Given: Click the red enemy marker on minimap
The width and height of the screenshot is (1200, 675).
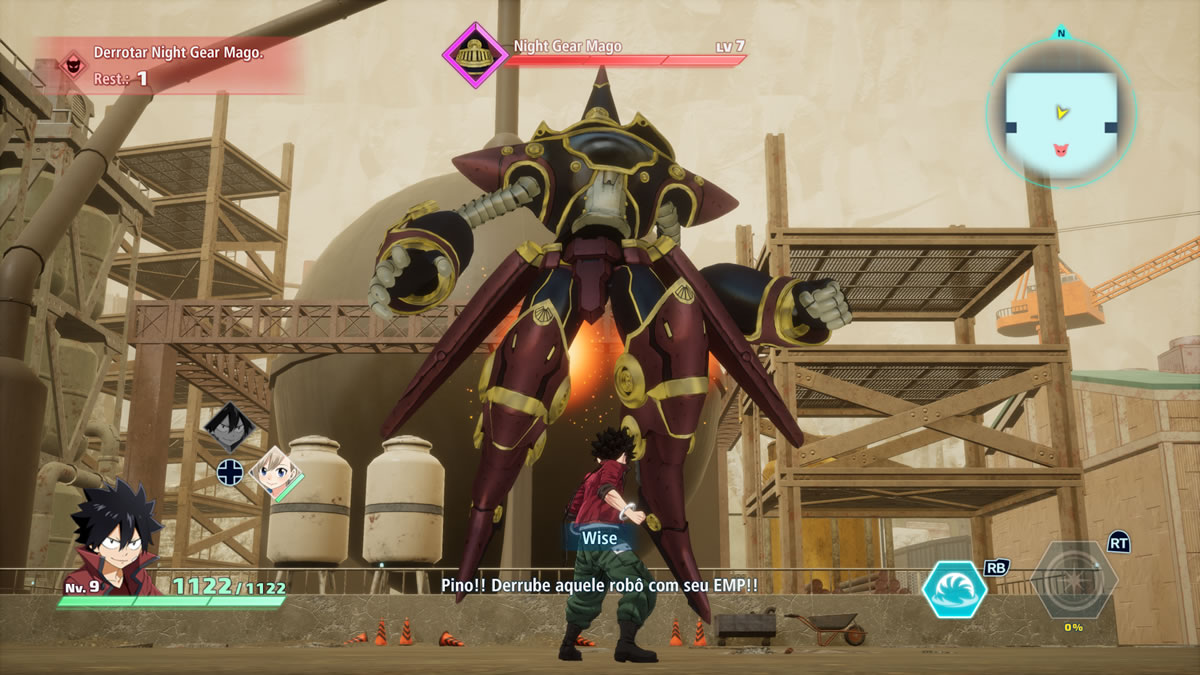Looking at the screenshot, I should click(1060, 150).
